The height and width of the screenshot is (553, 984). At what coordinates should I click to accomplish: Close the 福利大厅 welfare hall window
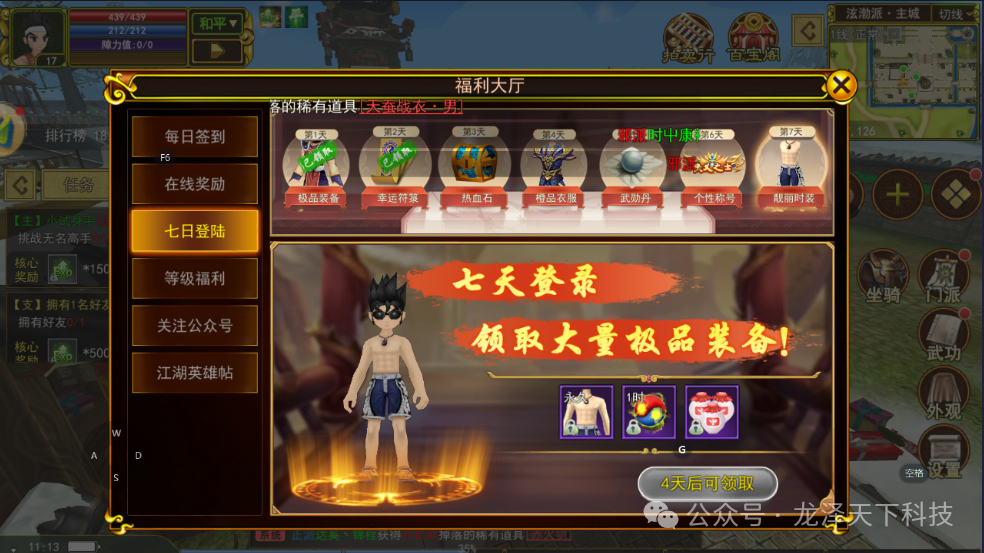point(842,86)
